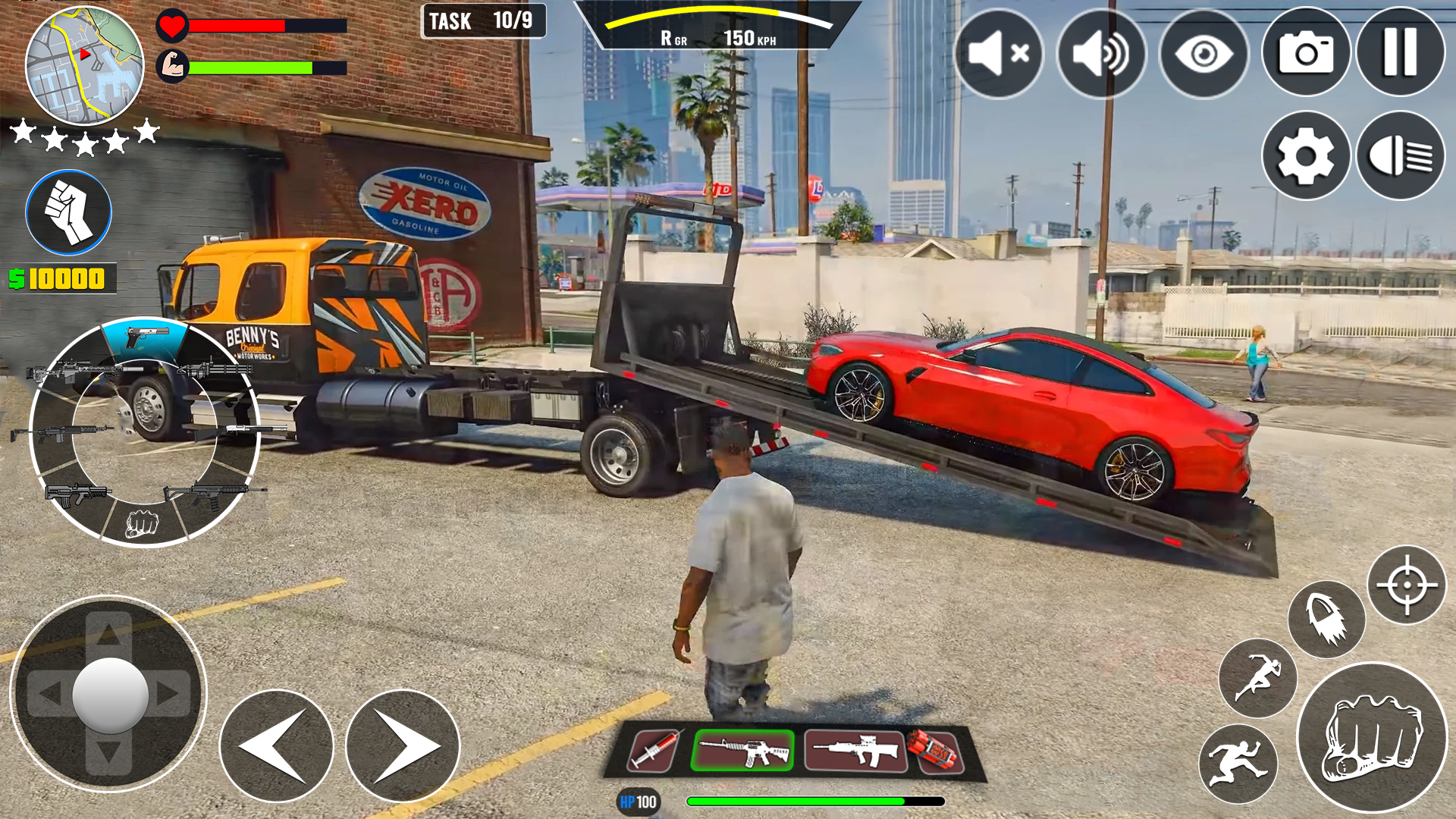Screen dimensions: 1456x819
Task: Change camera view with the eye icon
Action: coord(1203,53)
